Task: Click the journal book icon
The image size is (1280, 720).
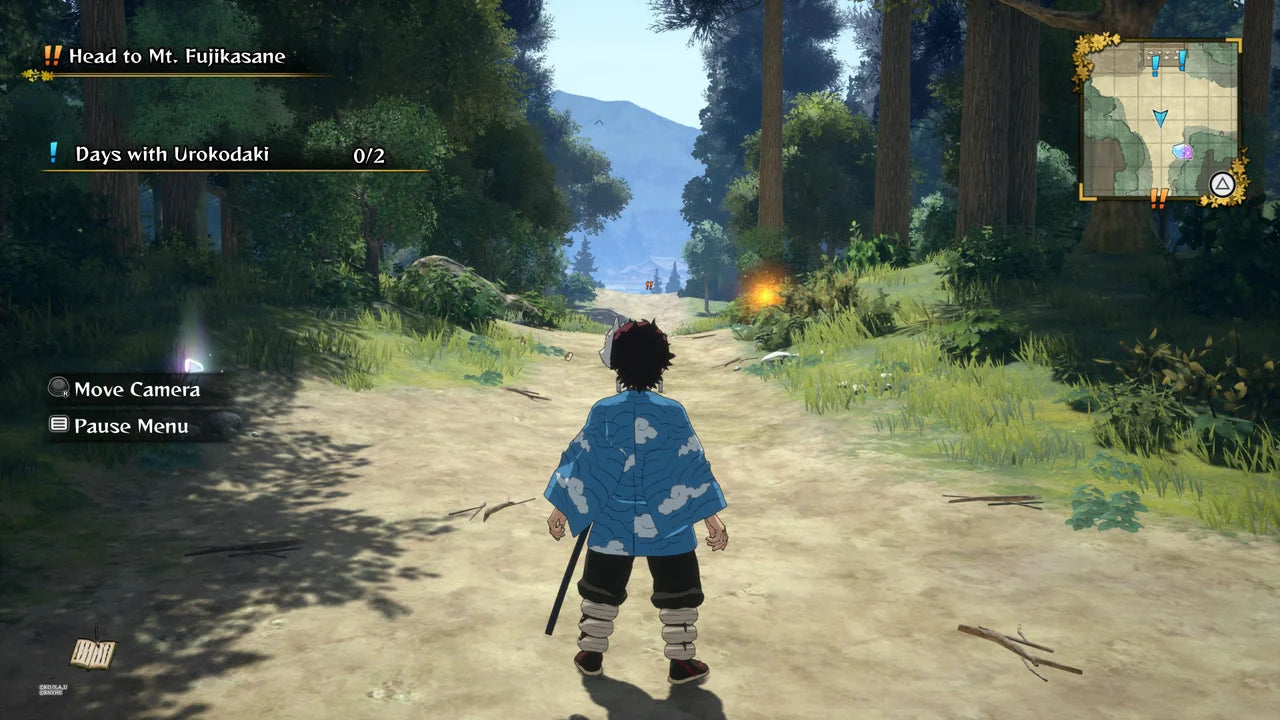Action: click(x=92, y=653)
